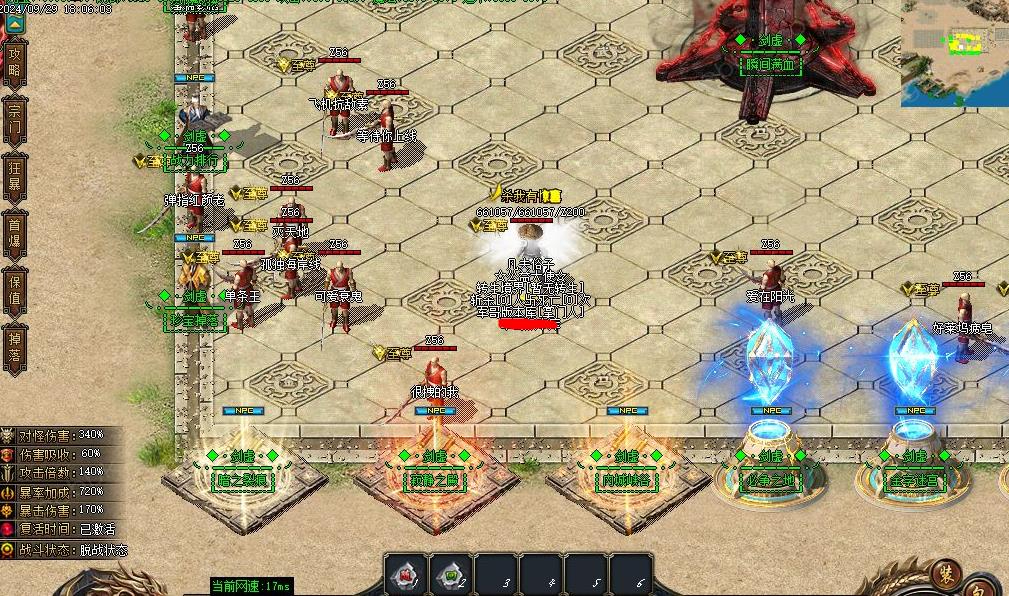Click the minimap
This screenshot has height=596, width=1009.
[954, 53]
